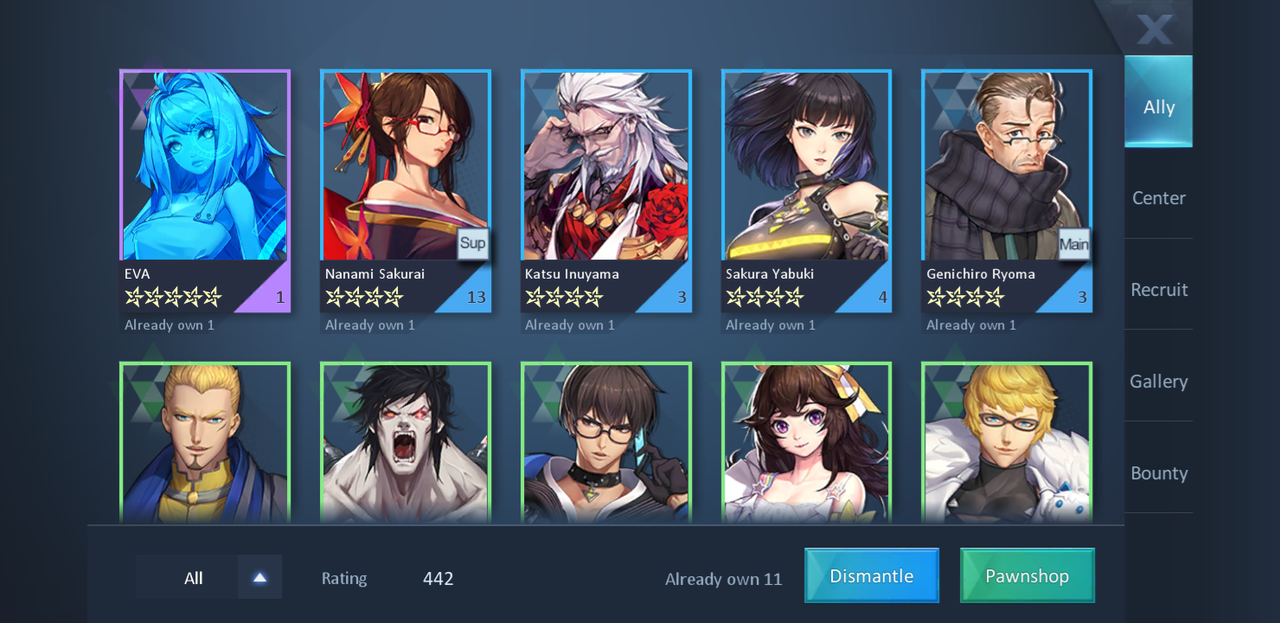Select the dark-haired man with glasses and choker

click(606, 442)
